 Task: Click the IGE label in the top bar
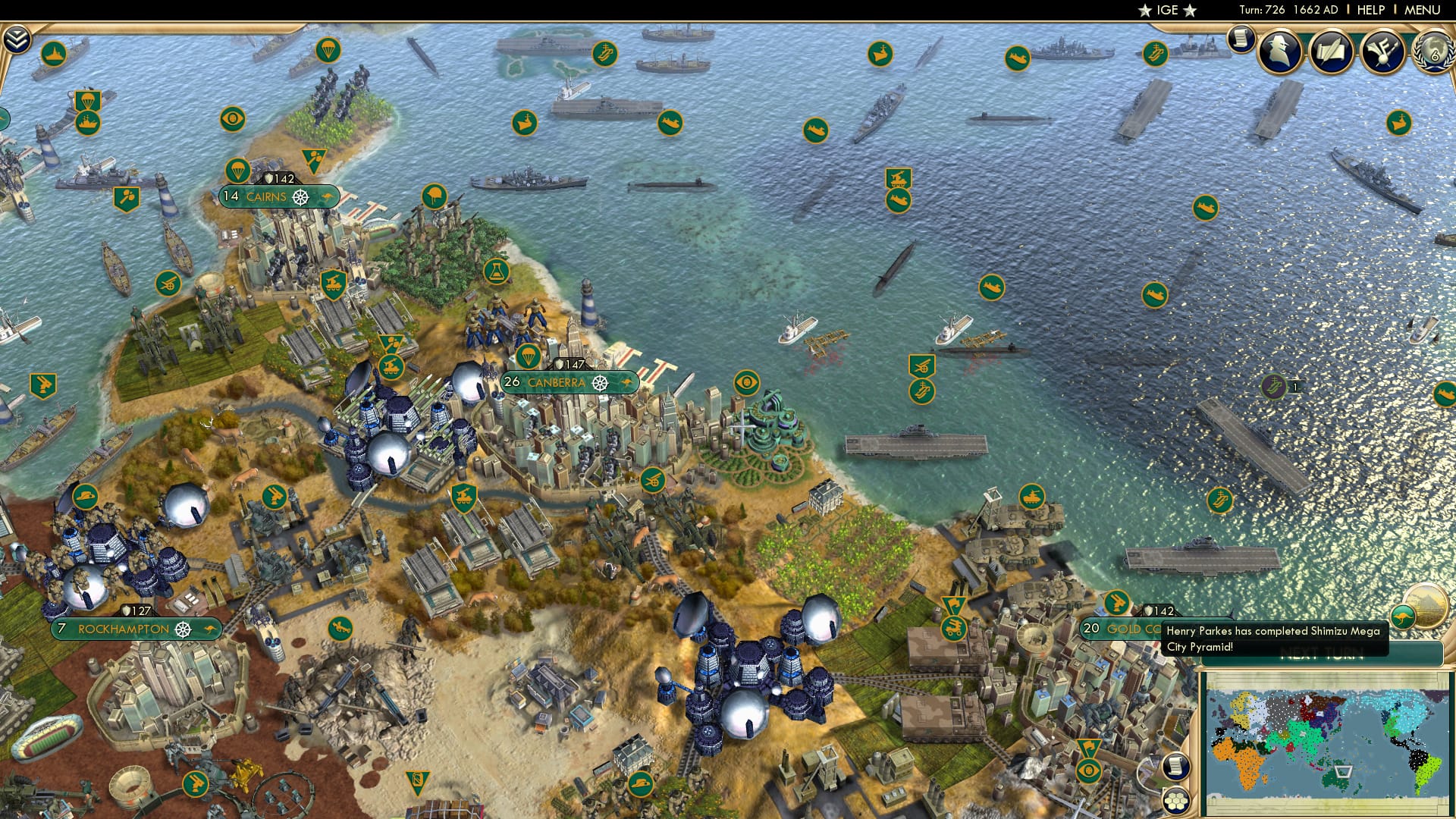point(1166,11)
